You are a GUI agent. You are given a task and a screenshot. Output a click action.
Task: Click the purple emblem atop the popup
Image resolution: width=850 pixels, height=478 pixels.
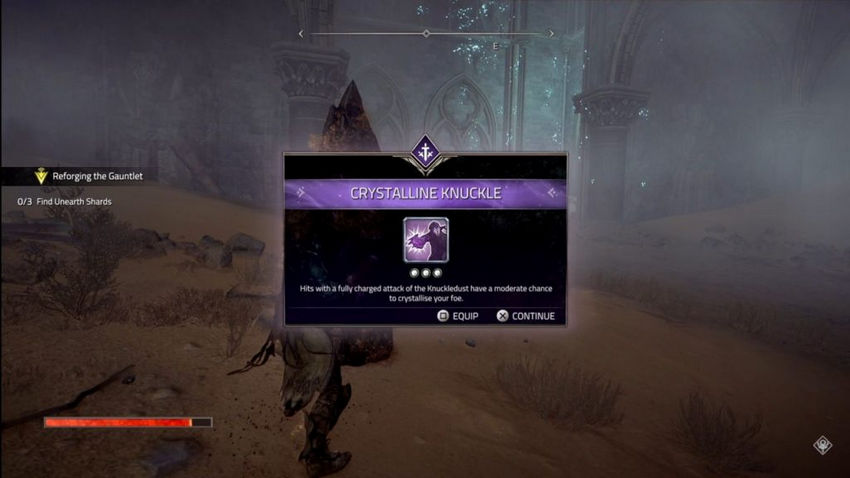tap(425, 152)
